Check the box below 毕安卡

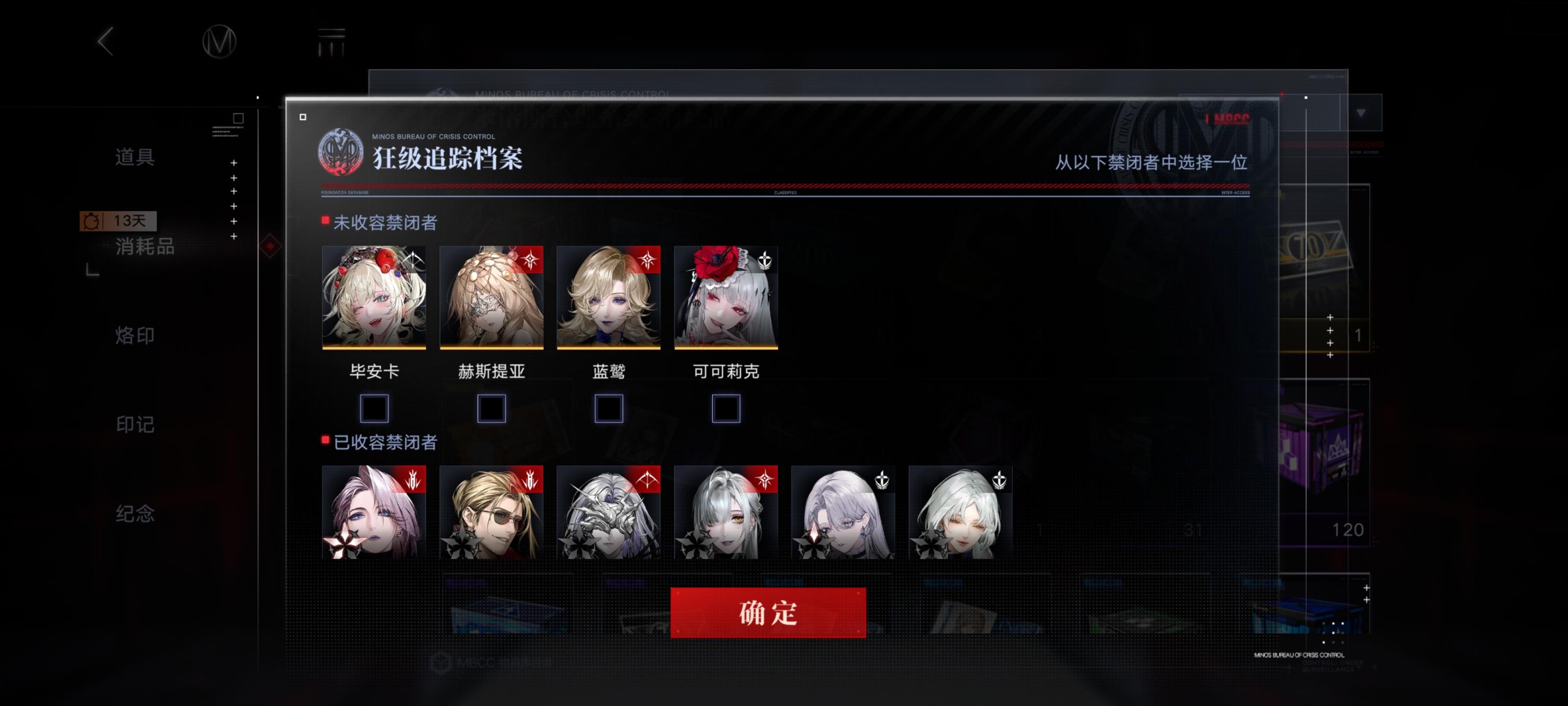pos(374,409)
